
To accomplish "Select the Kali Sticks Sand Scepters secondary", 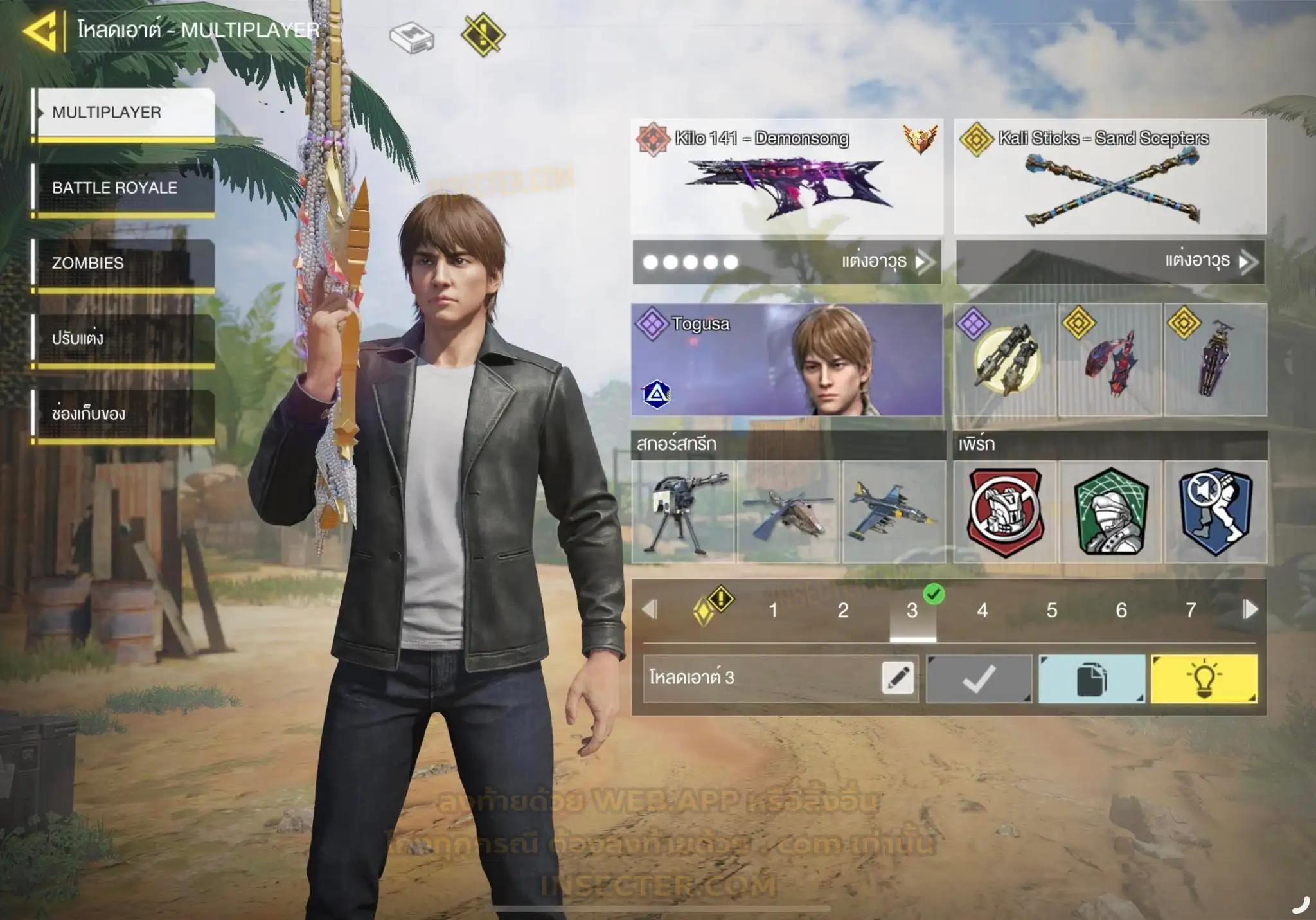I will (1110, 177).
